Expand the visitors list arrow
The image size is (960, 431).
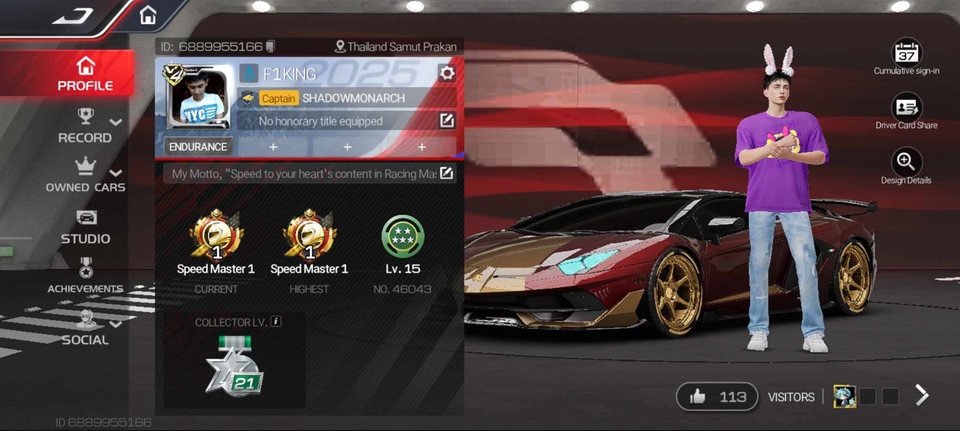coord(922,396)
